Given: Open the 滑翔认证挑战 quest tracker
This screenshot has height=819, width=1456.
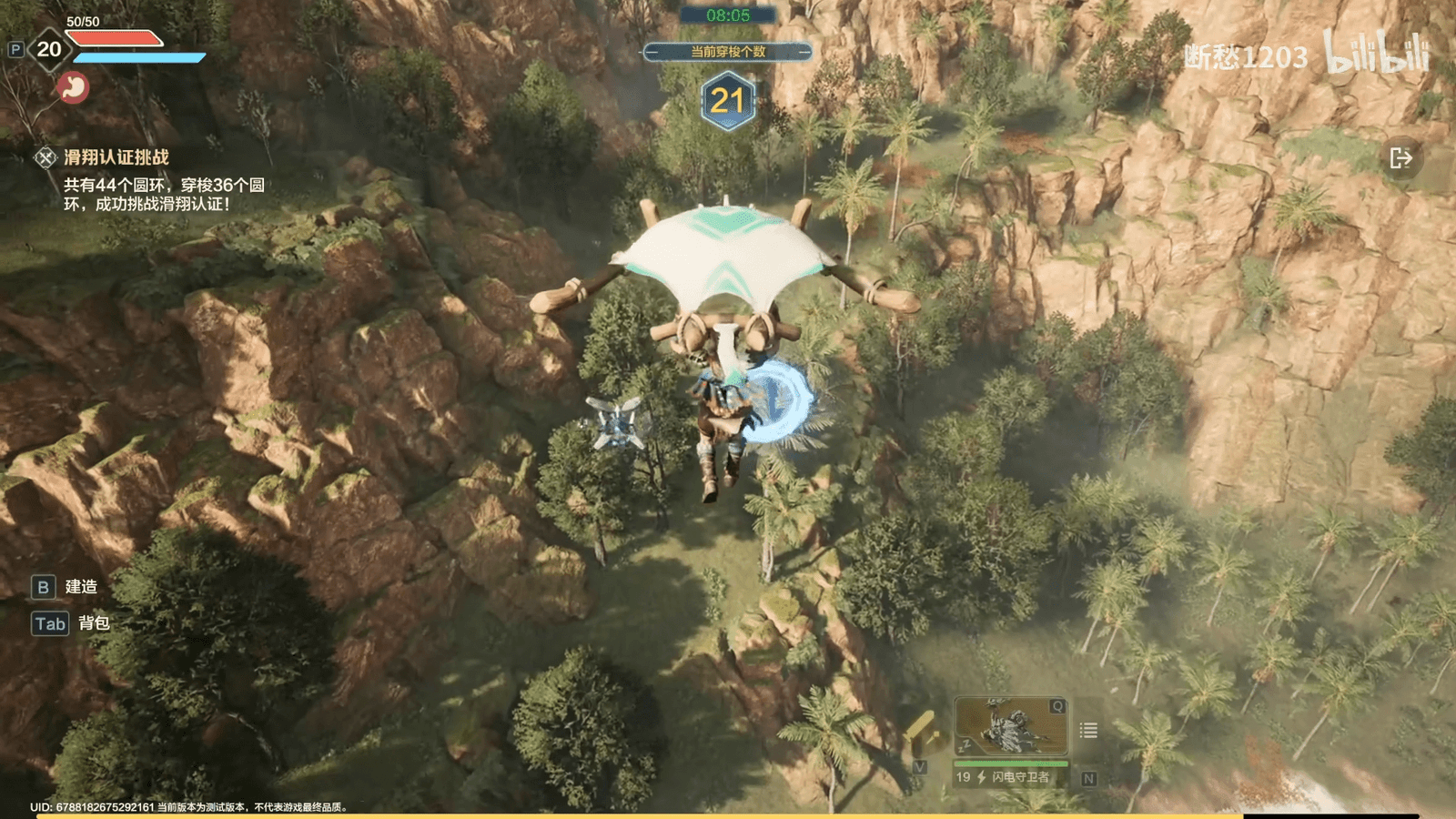Looking at the screenshot, I should point(116,157).
